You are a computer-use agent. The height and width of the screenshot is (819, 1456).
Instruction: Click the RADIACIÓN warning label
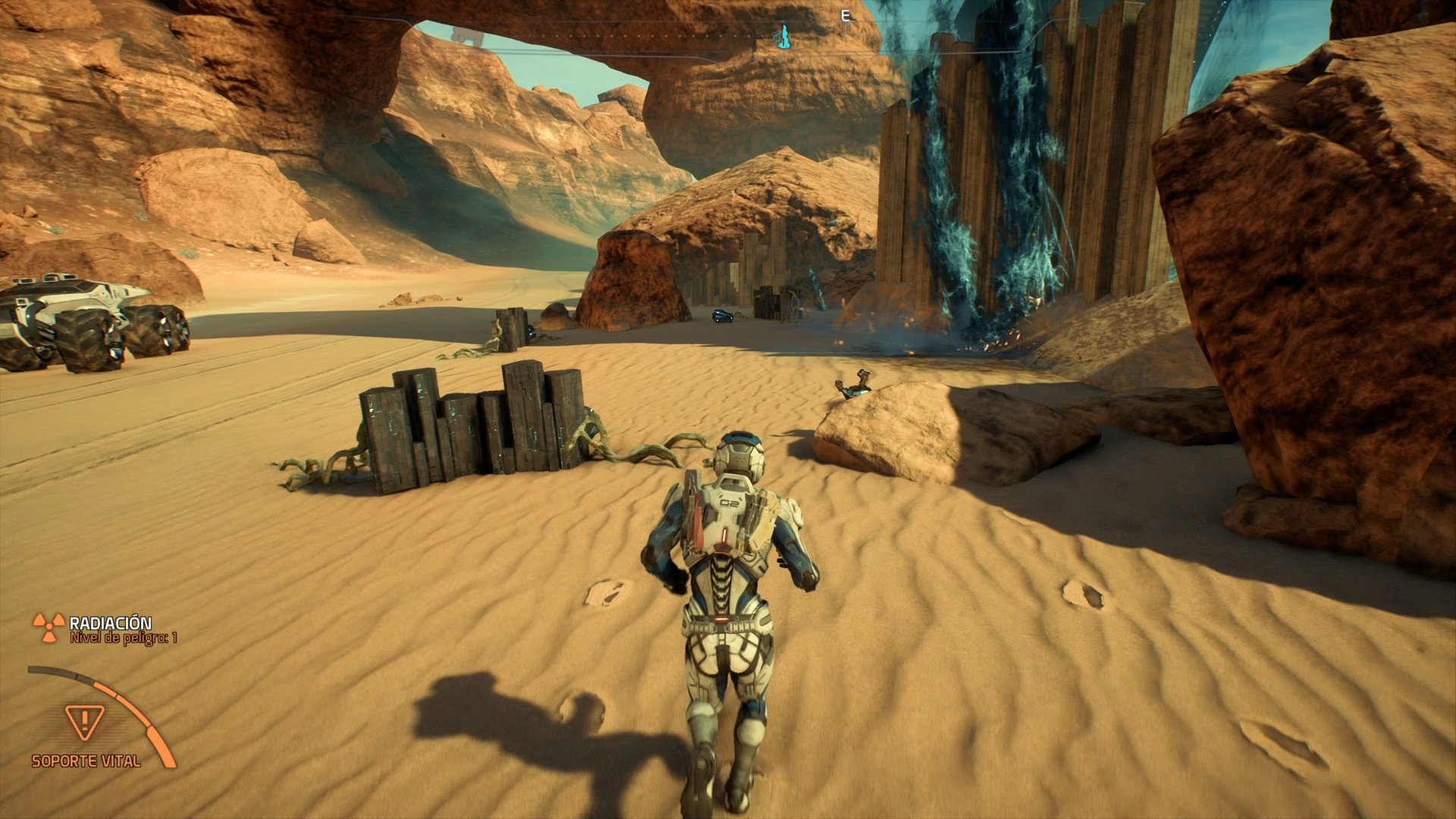point(110,622)
